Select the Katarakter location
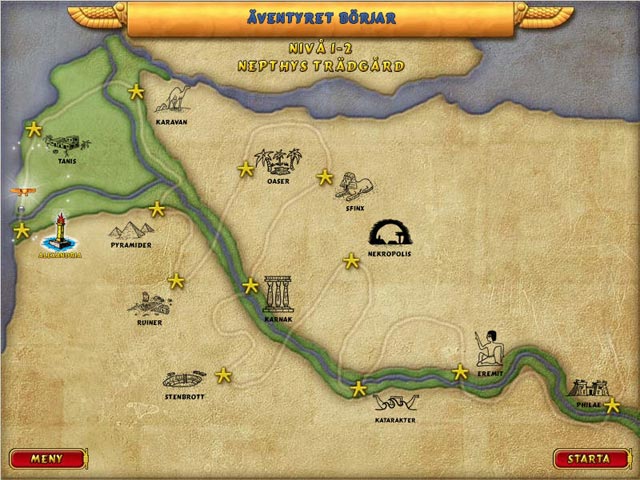This screenshot has height=480, width=640. pyautogui.click(x=394, y=404)
